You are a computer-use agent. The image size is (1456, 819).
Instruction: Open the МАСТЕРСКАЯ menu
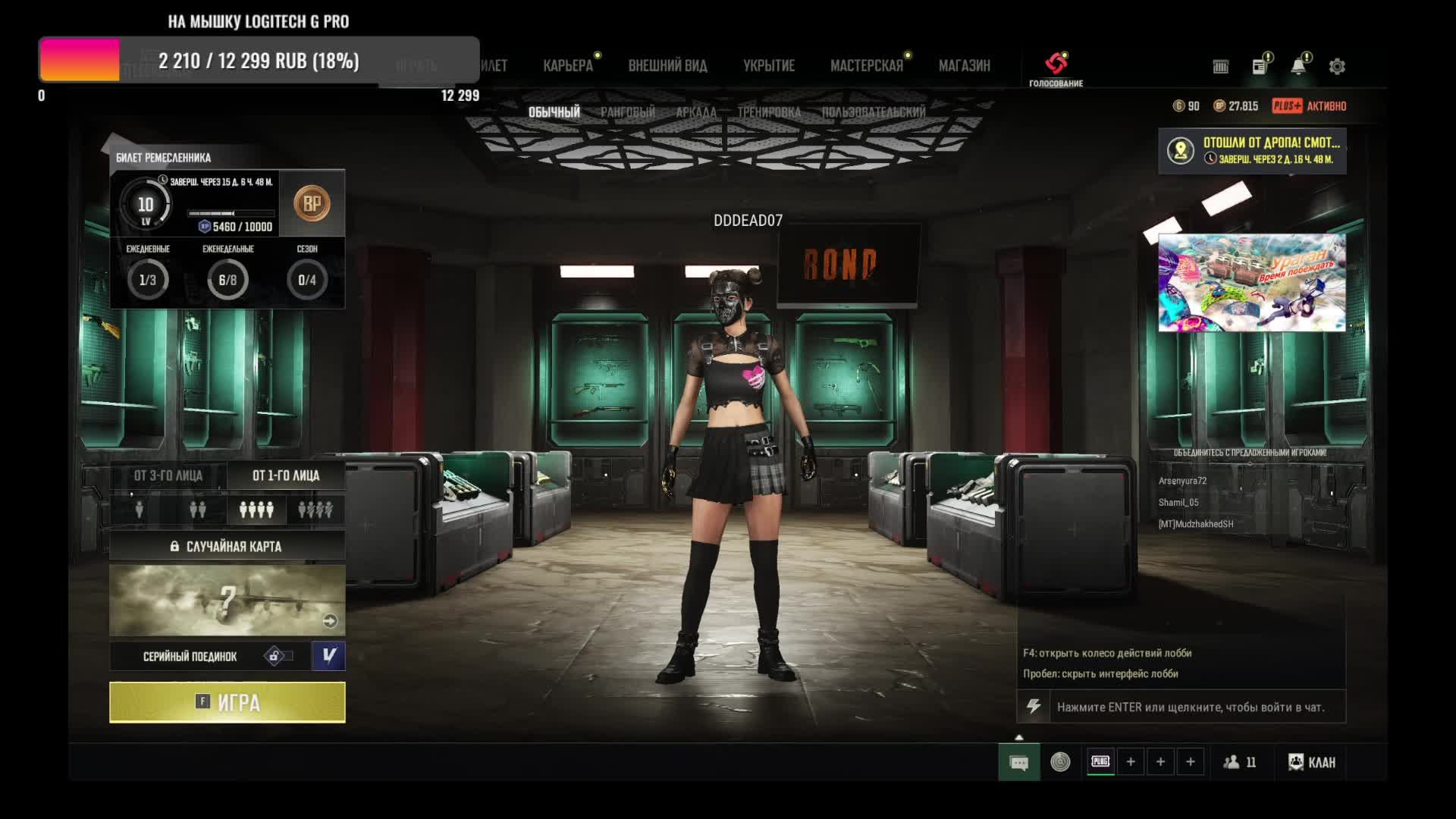pyautogui.click(x=867, y=66)
